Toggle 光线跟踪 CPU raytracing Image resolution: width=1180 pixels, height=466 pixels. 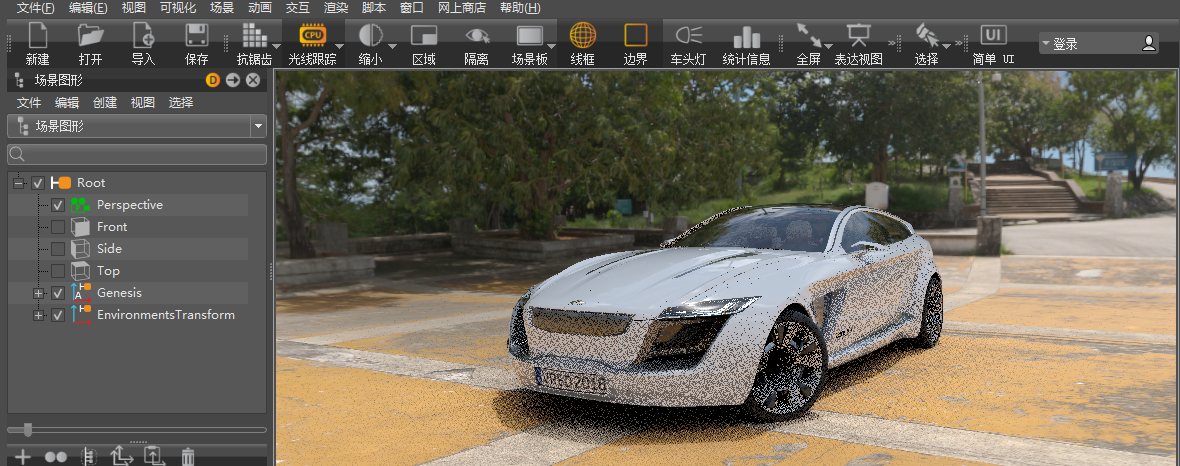tap(312, 44)
